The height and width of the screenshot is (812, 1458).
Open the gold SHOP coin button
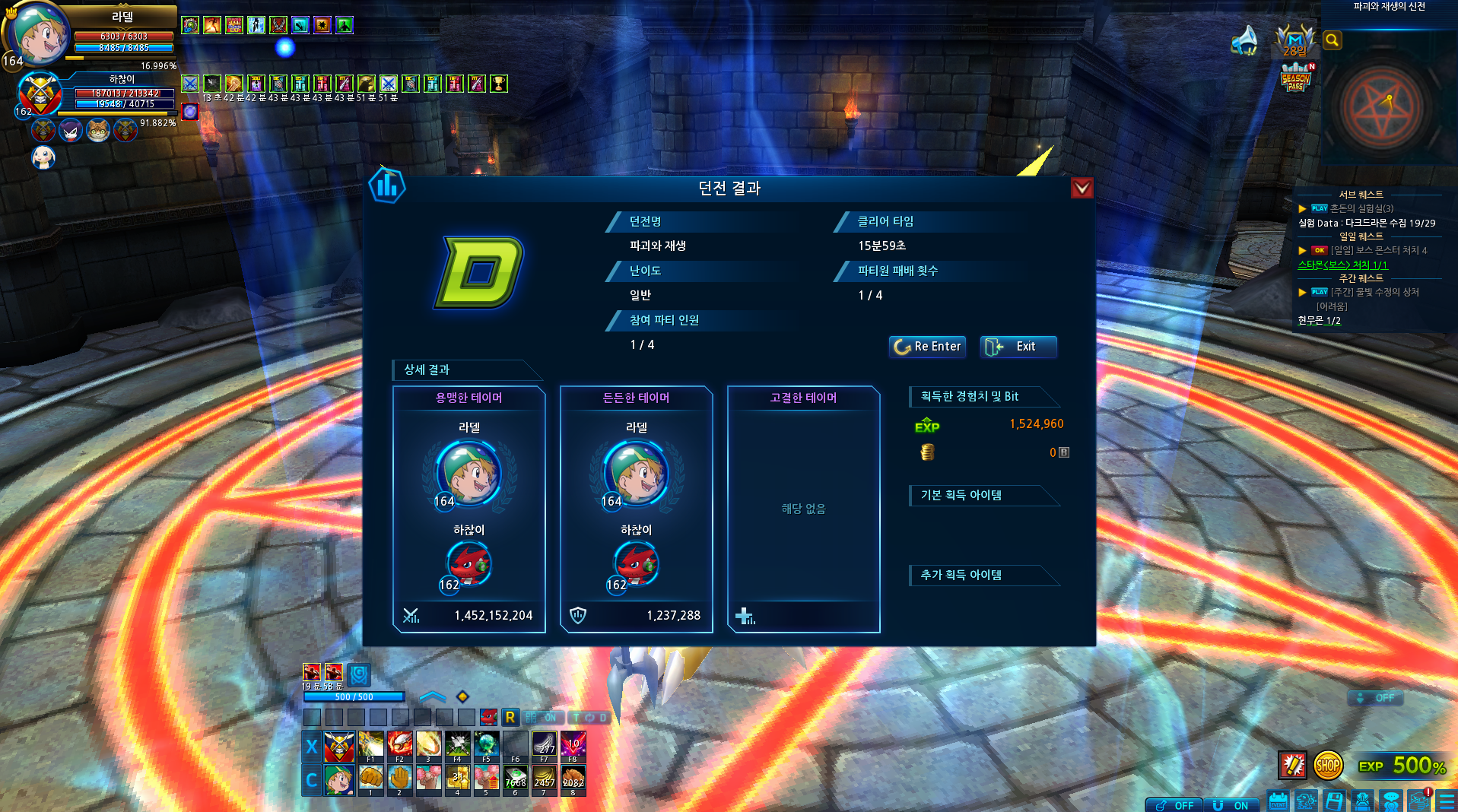coord(1327,766)
